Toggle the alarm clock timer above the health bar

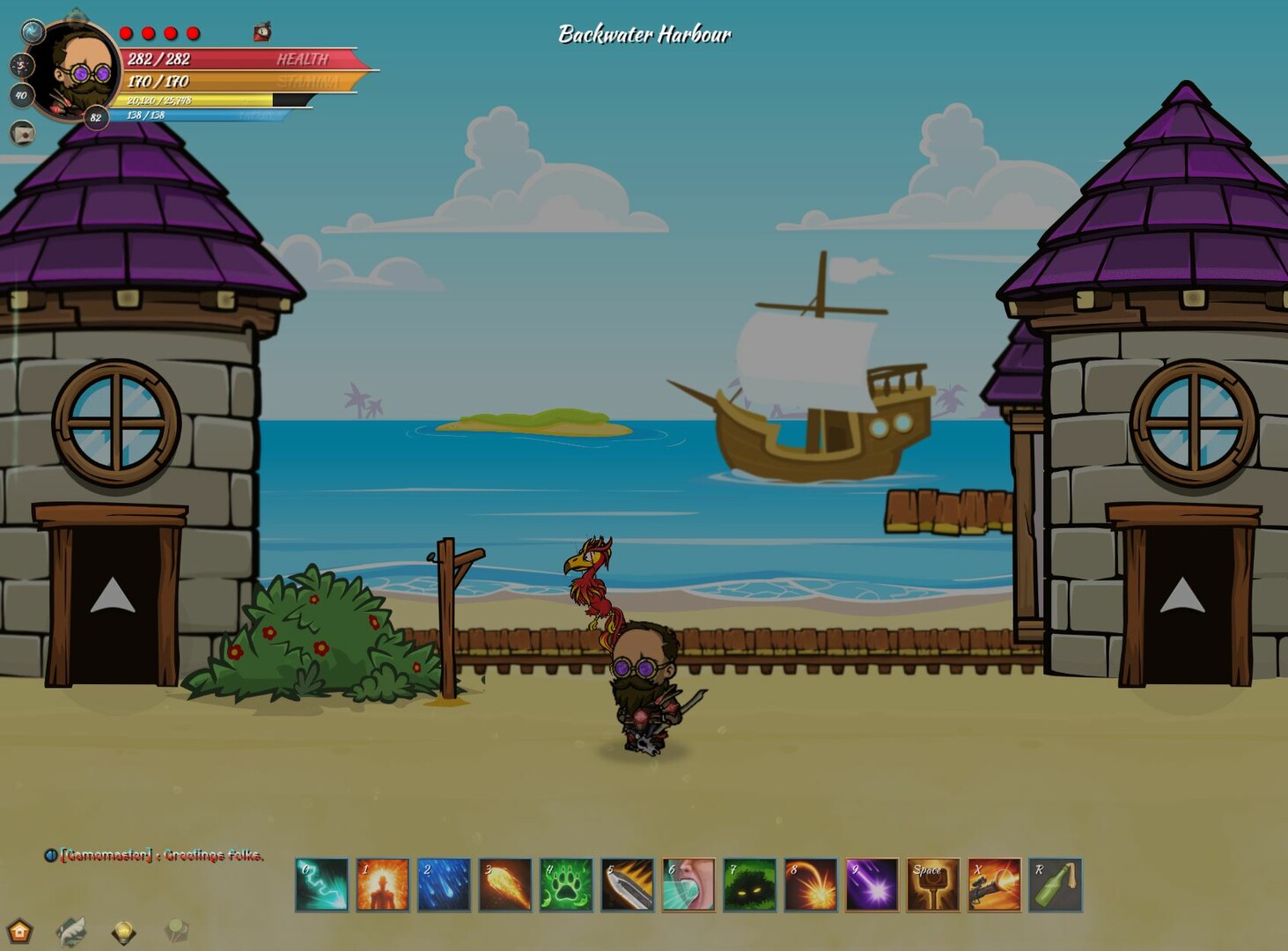(x=261, y=29)
